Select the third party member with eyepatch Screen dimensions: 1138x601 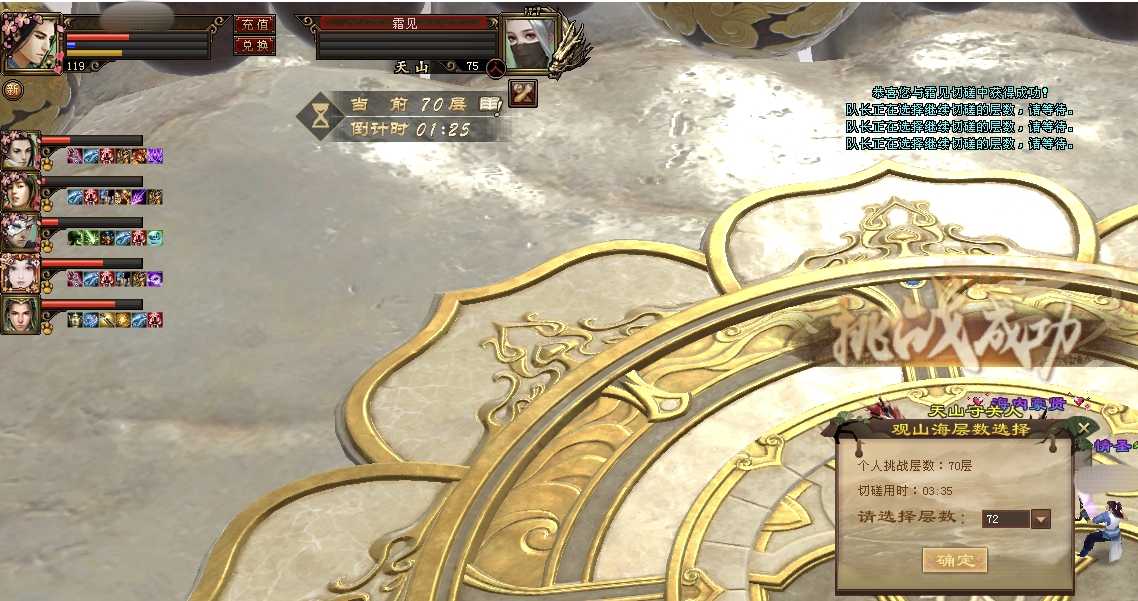tap(18, 232)
